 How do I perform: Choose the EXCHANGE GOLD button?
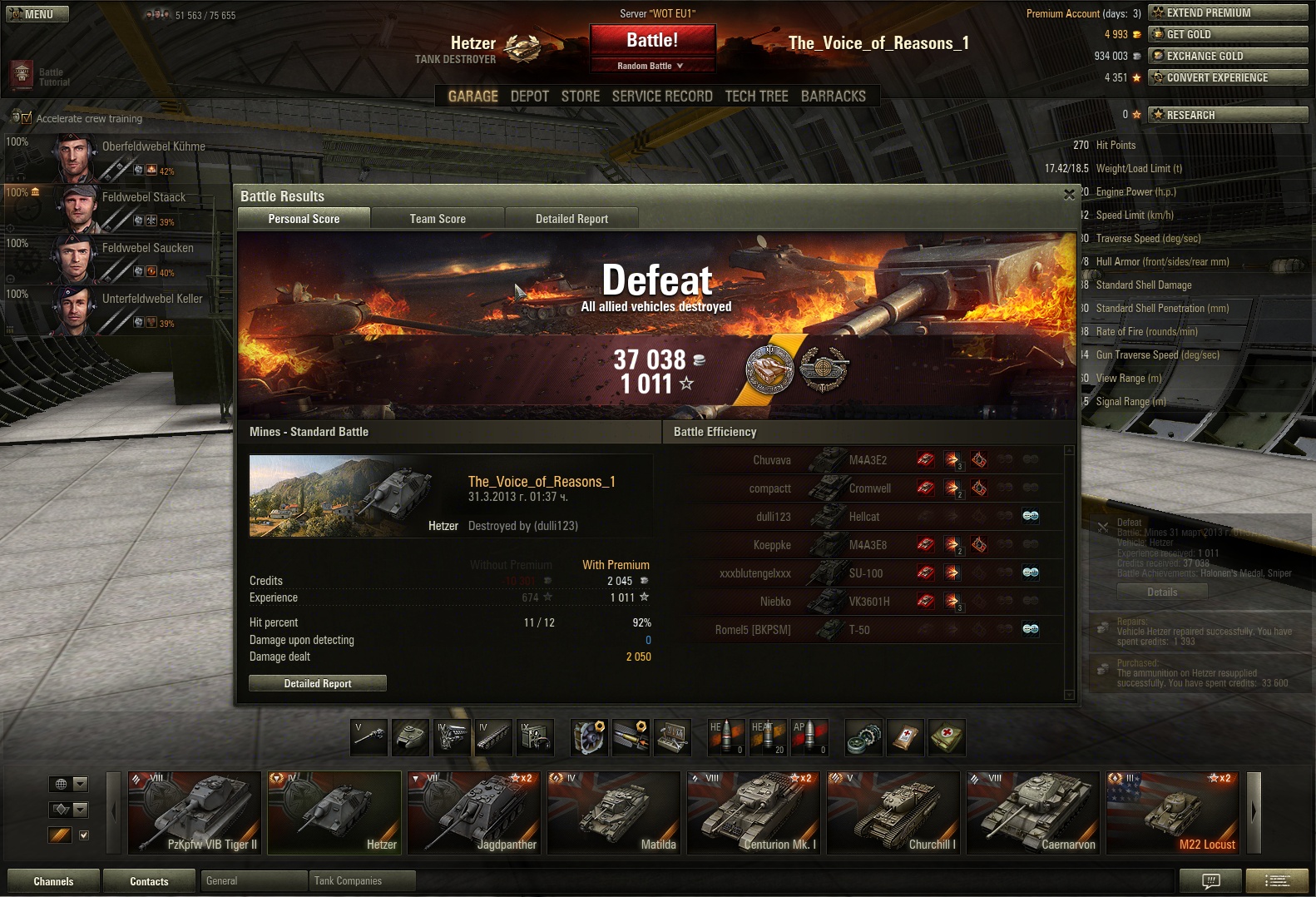(x=1227, y=56)
